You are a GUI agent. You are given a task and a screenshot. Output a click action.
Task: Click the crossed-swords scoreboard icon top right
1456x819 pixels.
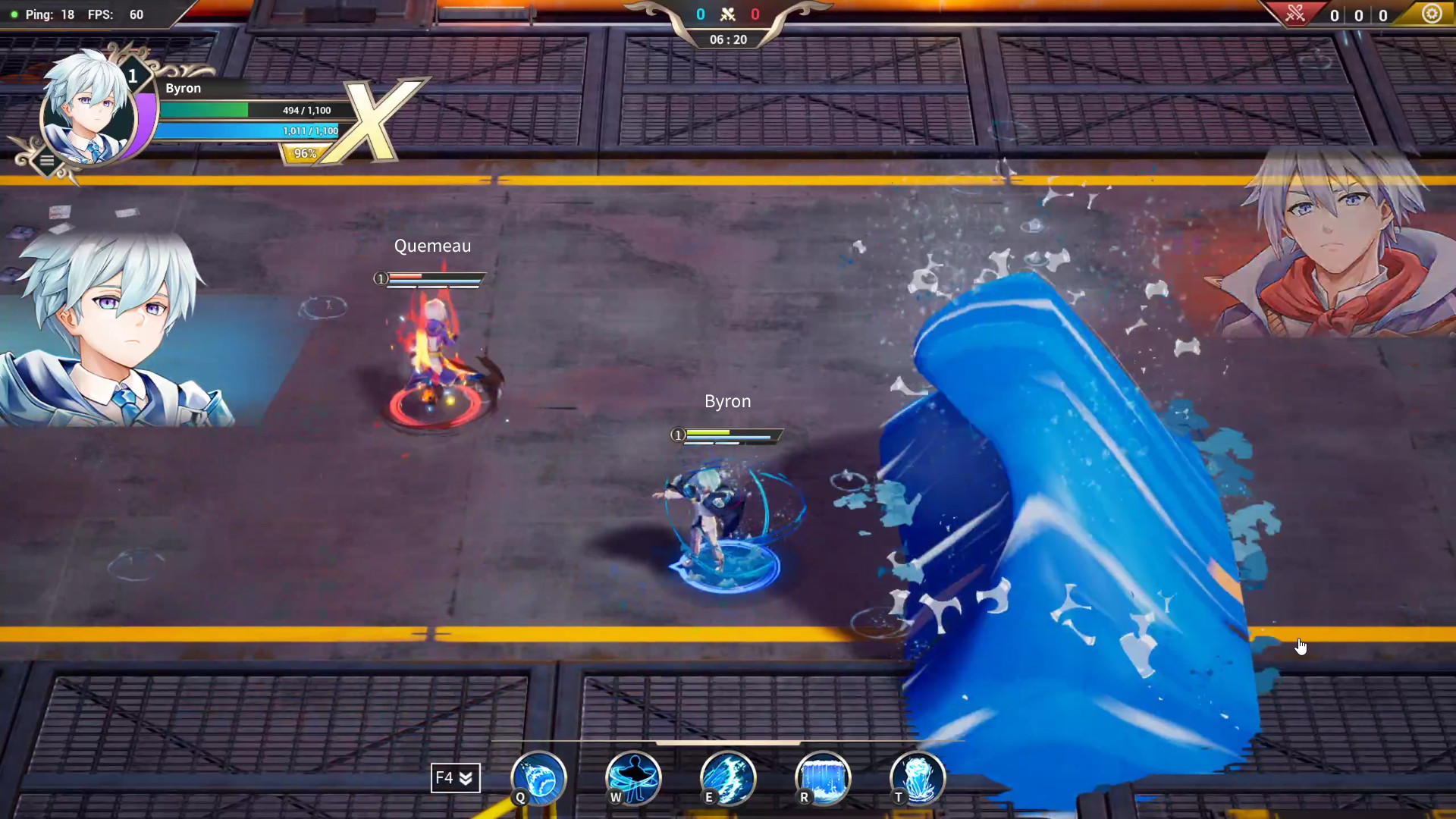point(1295,14)
